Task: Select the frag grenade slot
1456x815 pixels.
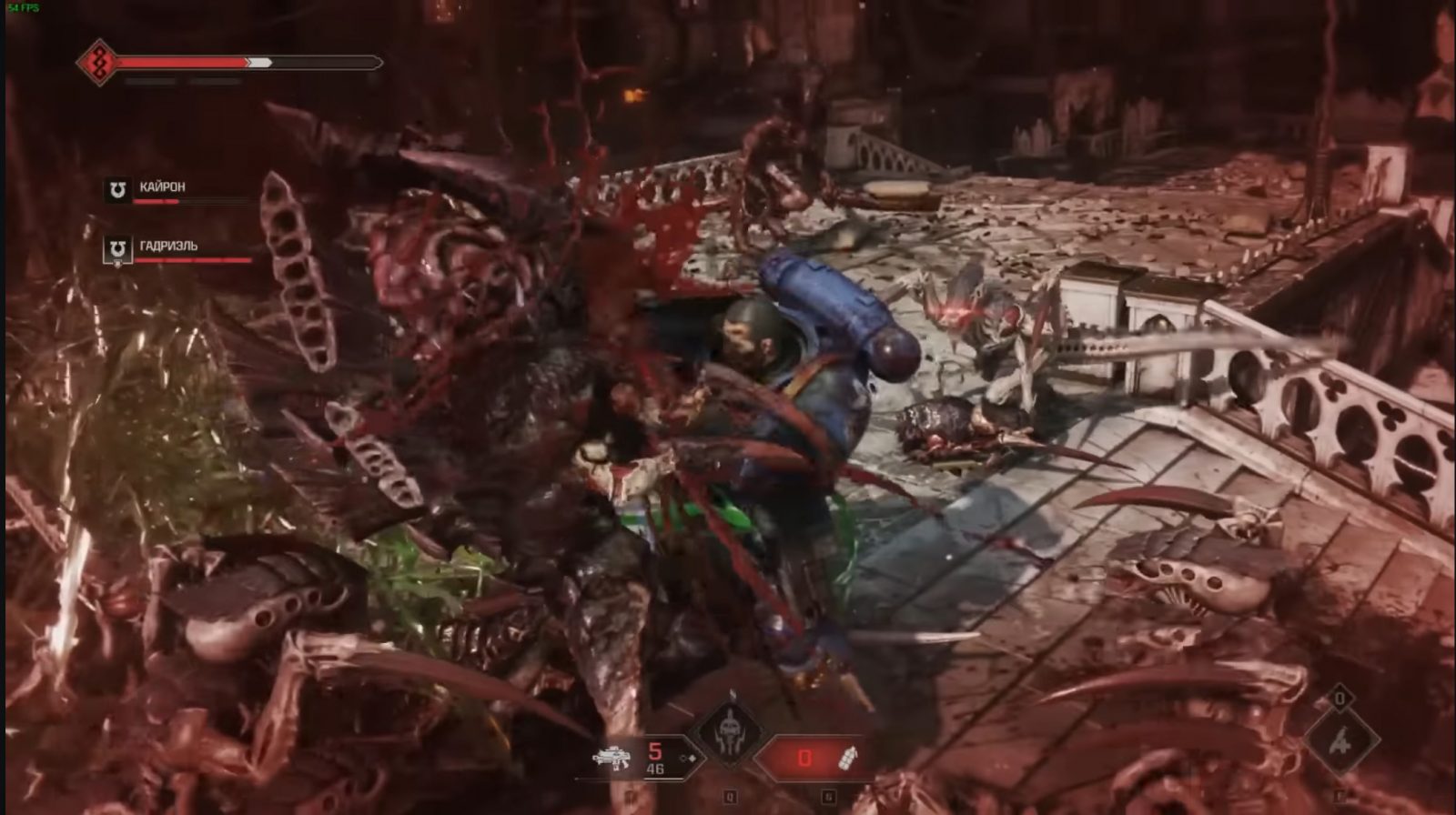Action: tap(847, 757)
